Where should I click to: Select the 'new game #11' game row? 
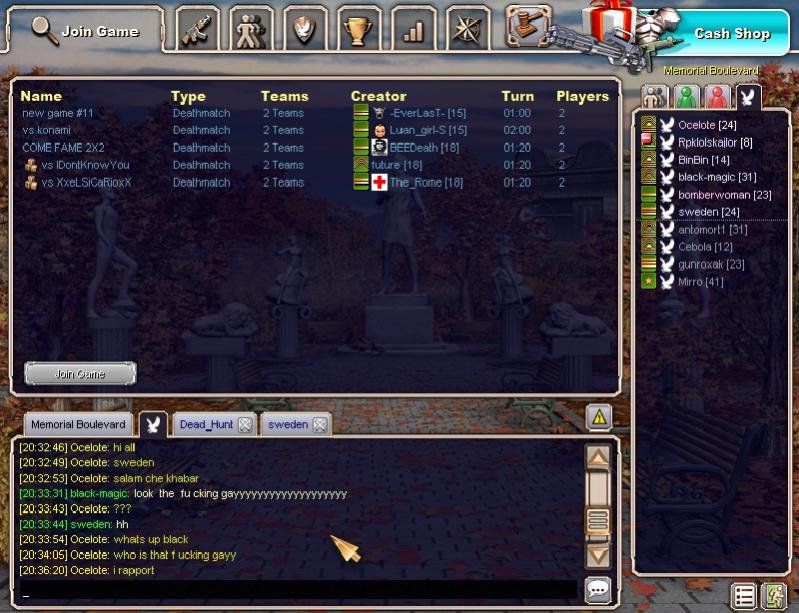coord(58,113)
